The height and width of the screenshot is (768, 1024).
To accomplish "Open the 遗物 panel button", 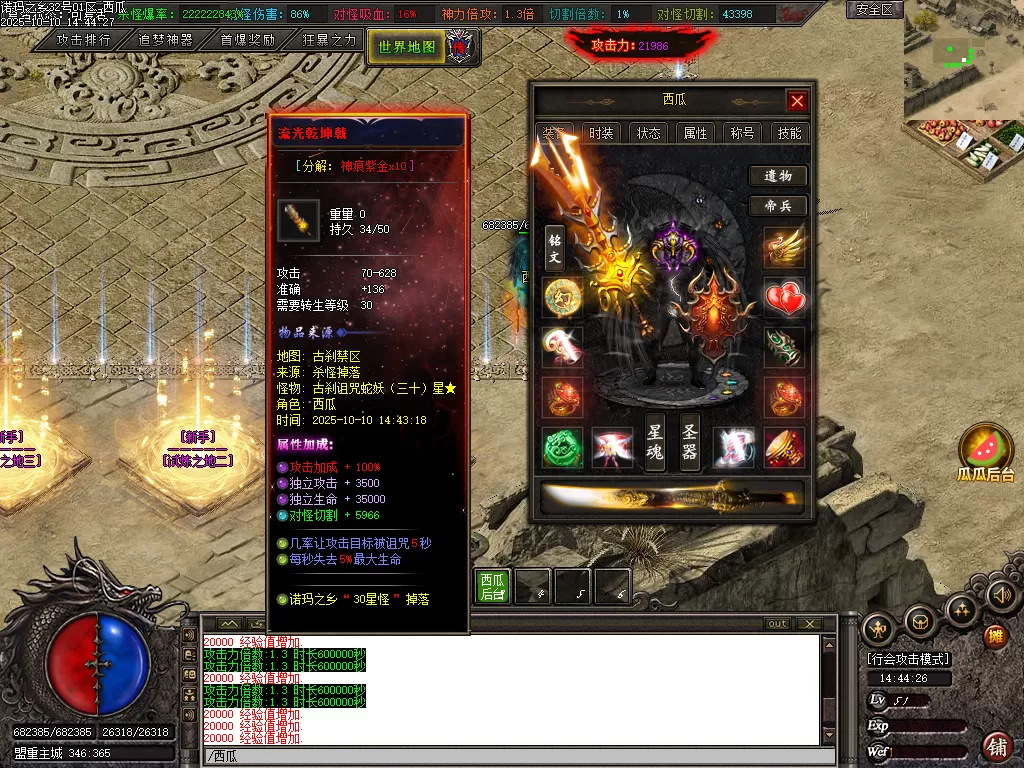I will [778, 176].
